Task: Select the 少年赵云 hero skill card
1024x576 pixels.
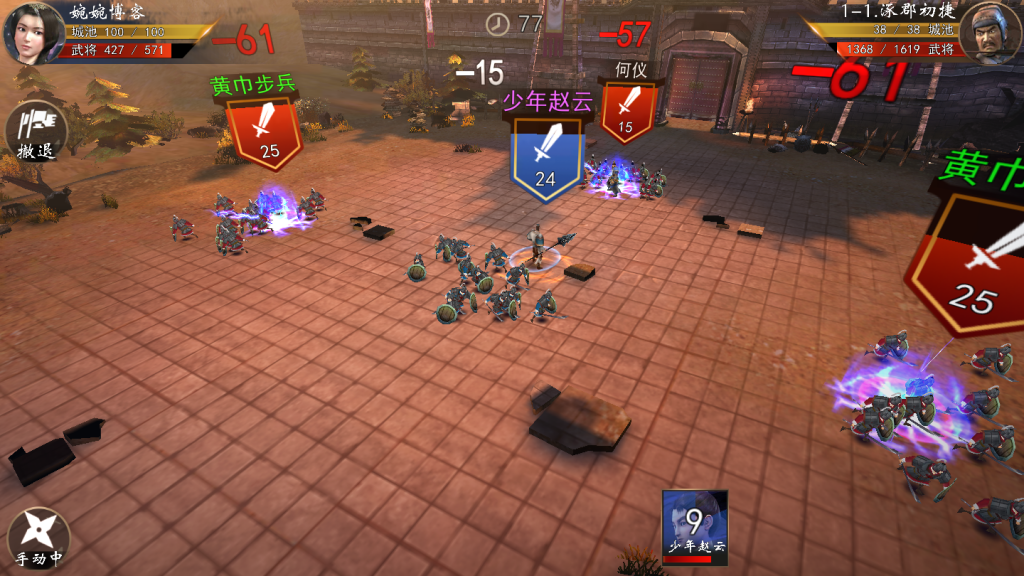Action: click(694, 526)
